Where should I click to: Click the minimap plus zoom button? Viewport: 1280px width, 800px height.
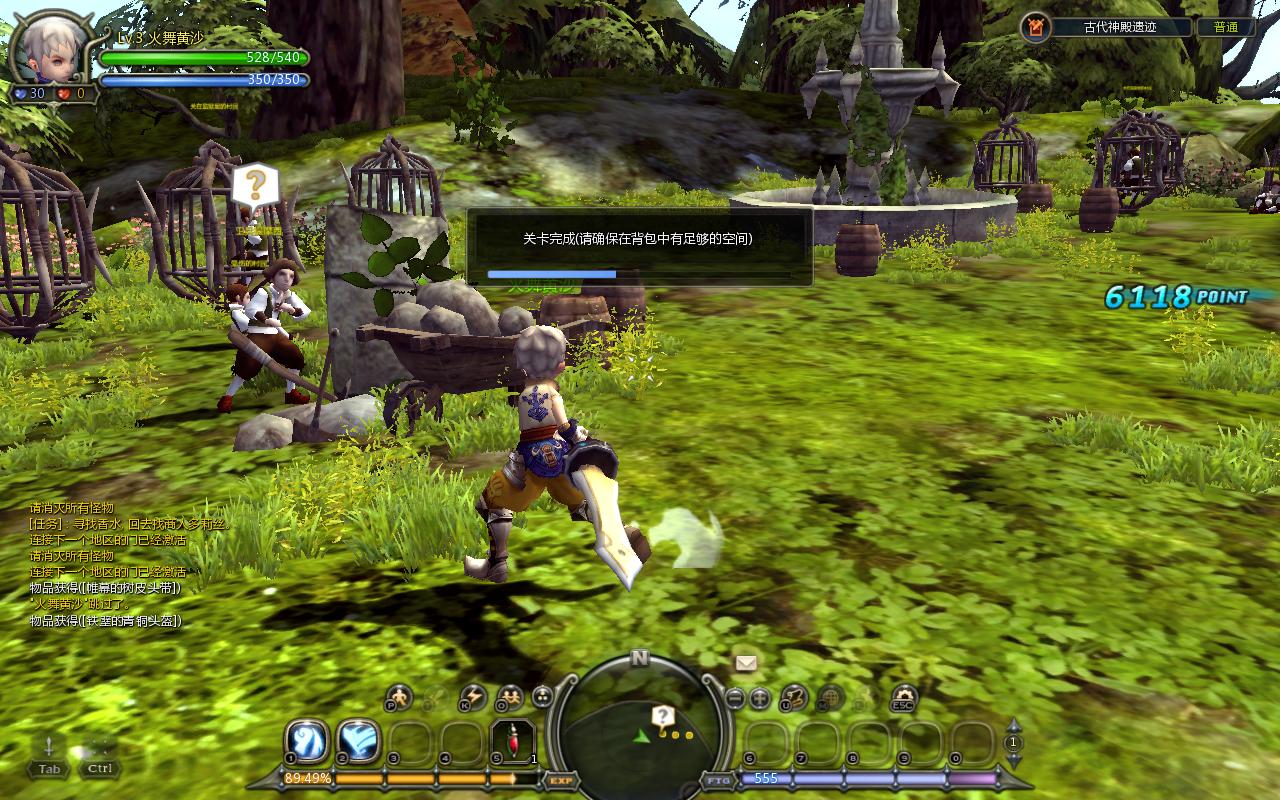click(760, 698)
